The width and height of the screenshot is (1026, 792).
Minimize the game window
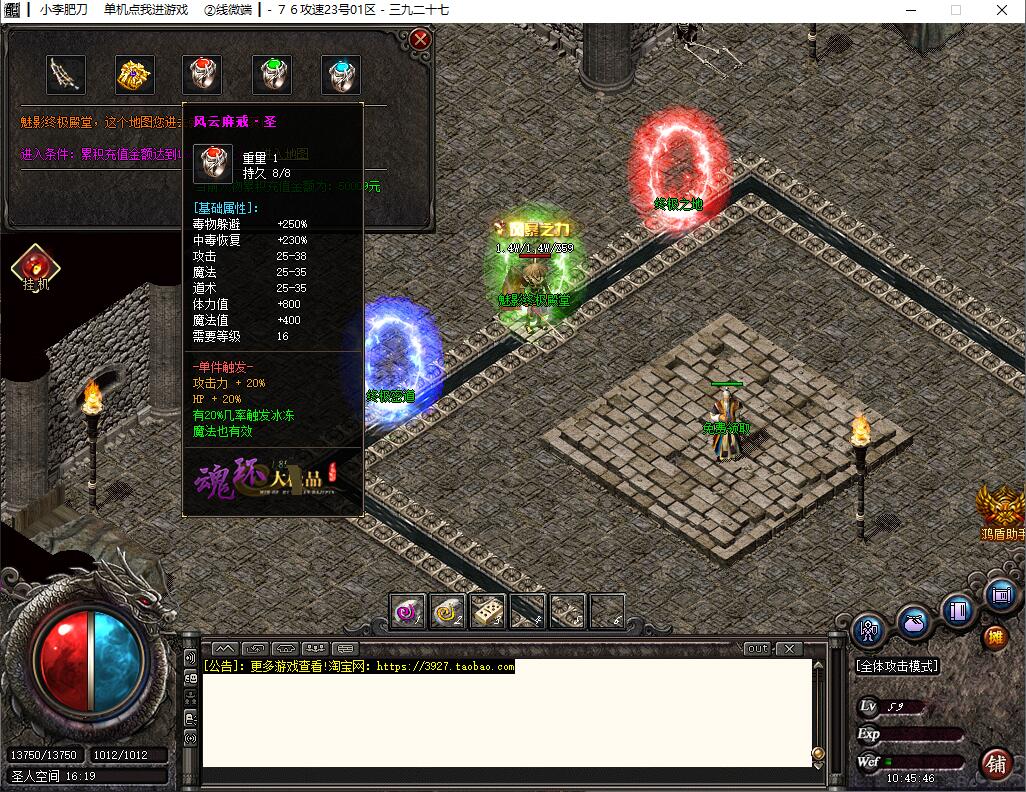click(909, 10)
